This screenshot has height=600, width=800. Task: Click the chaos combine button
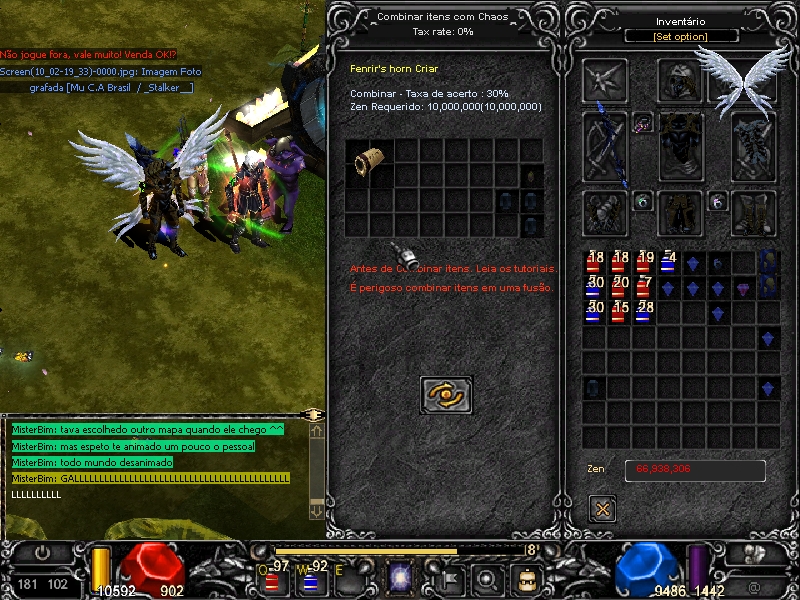click(x=446, y=395)
